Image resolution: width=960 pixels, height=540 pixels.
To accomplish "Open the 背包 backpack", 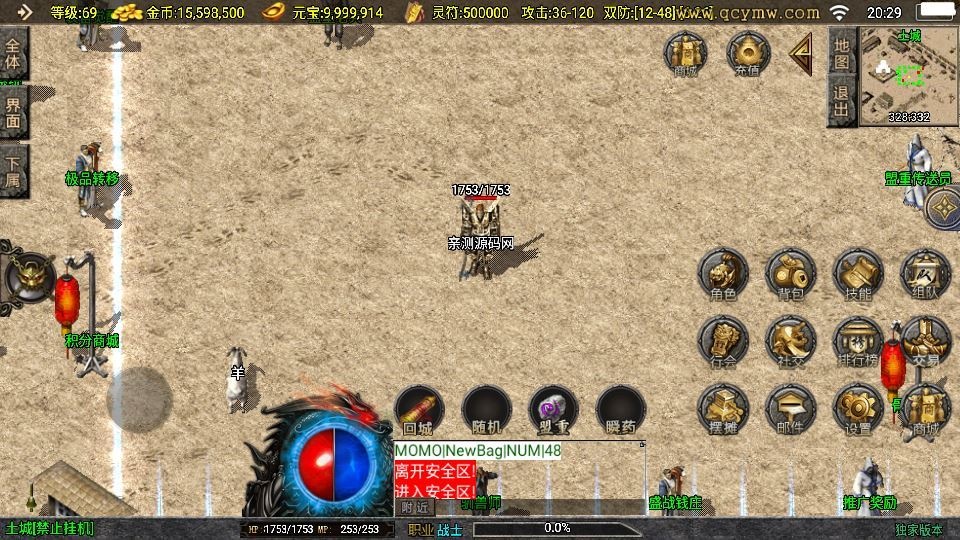I will [x=790, y=274].
